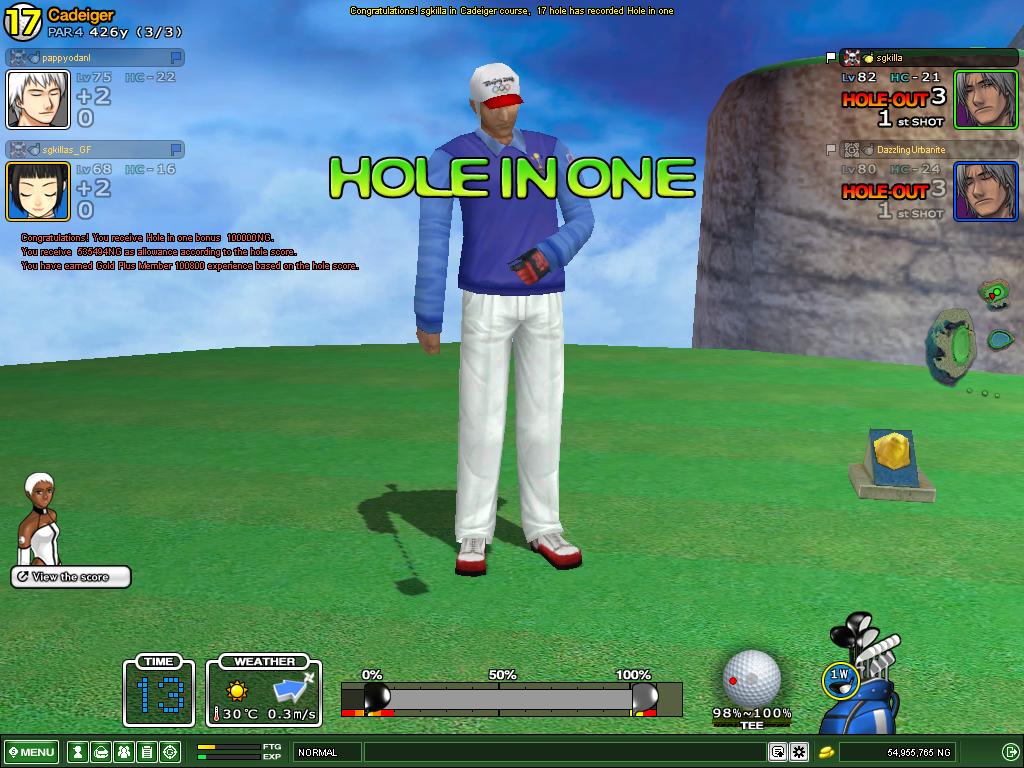Open the gear settings icon
Viewport: 1024px width, 768px height.
click(799, 752)
